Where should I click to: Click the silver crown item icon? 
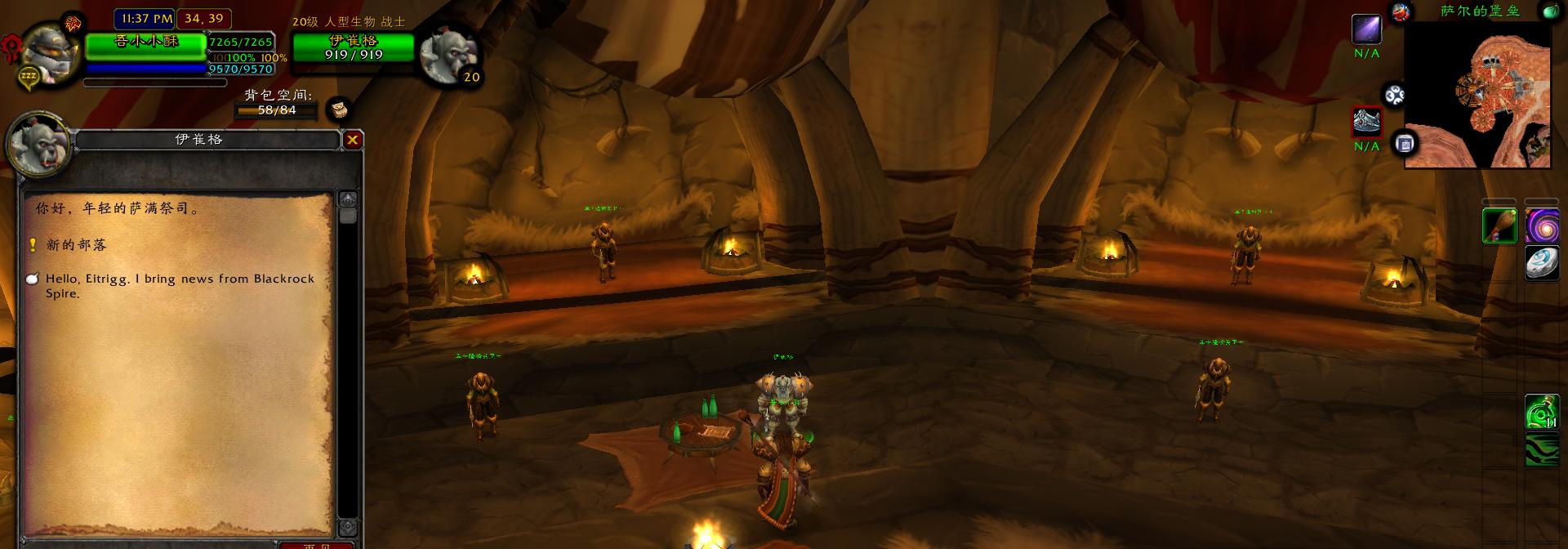point(1366,123)
